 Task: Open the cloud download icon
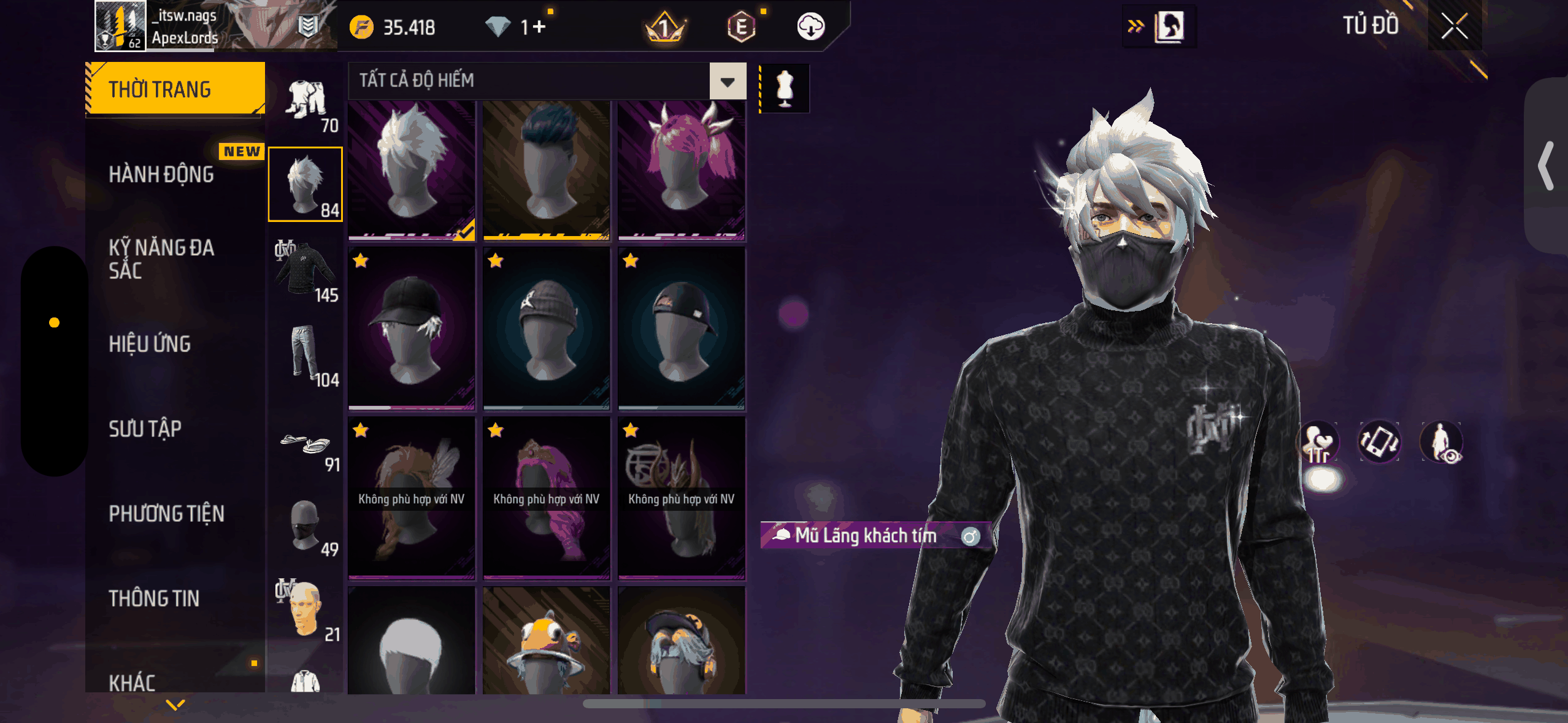(x=810, y=27)
